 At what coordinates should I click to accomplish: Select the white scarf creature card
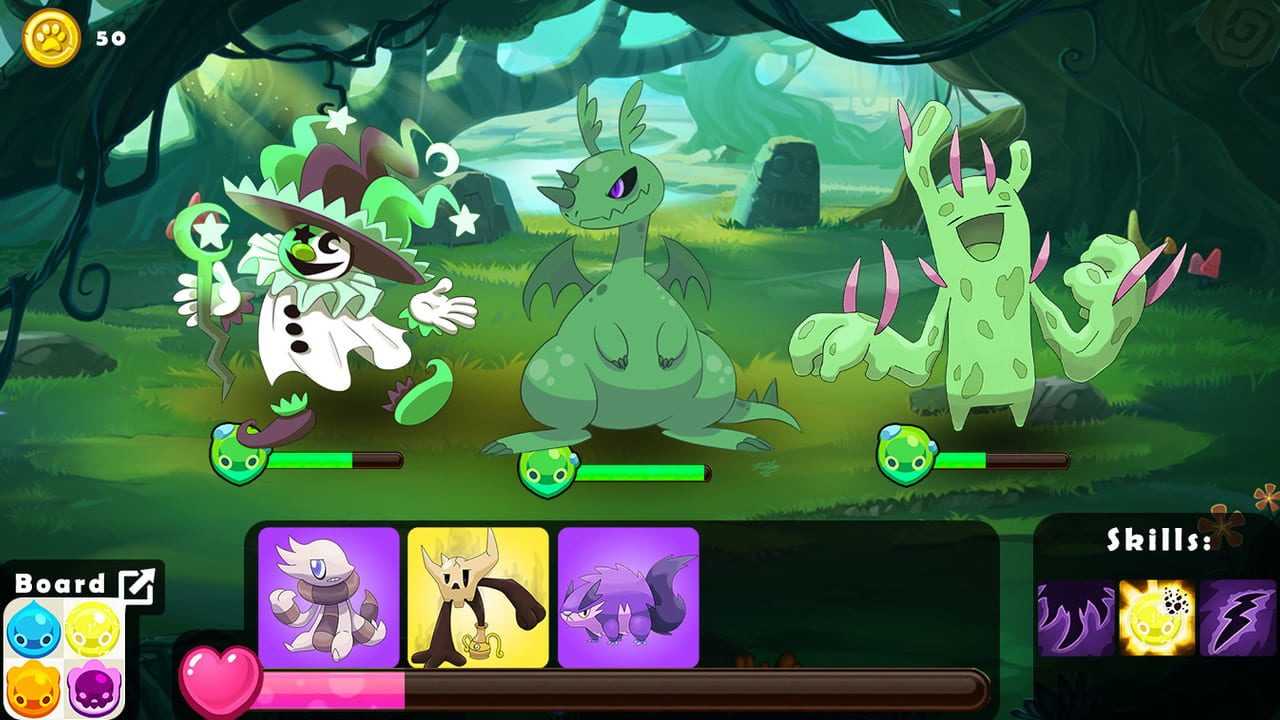click(328, 597)
